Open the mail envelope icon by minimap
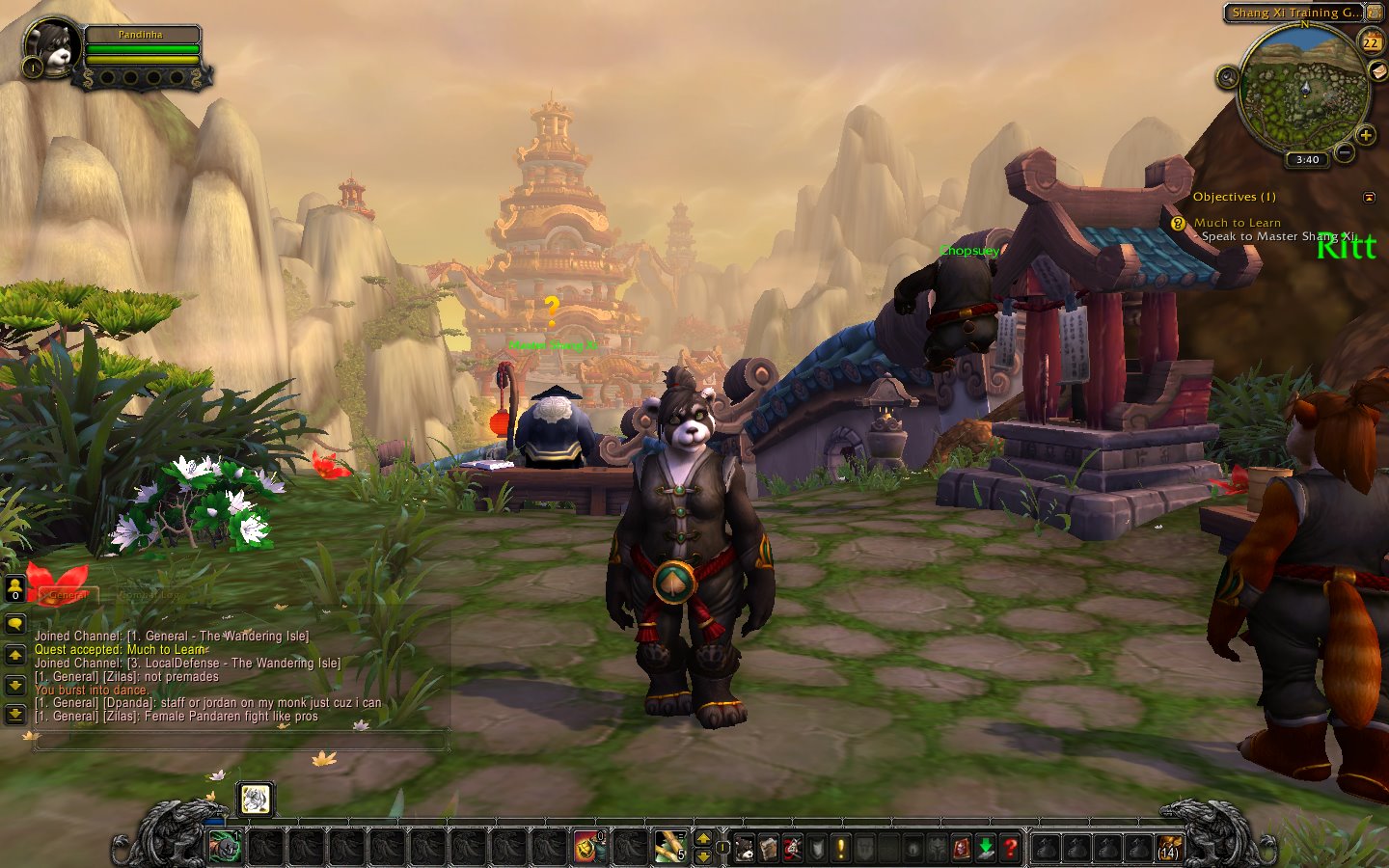 pyautogui.click(x=1376, y=71)
